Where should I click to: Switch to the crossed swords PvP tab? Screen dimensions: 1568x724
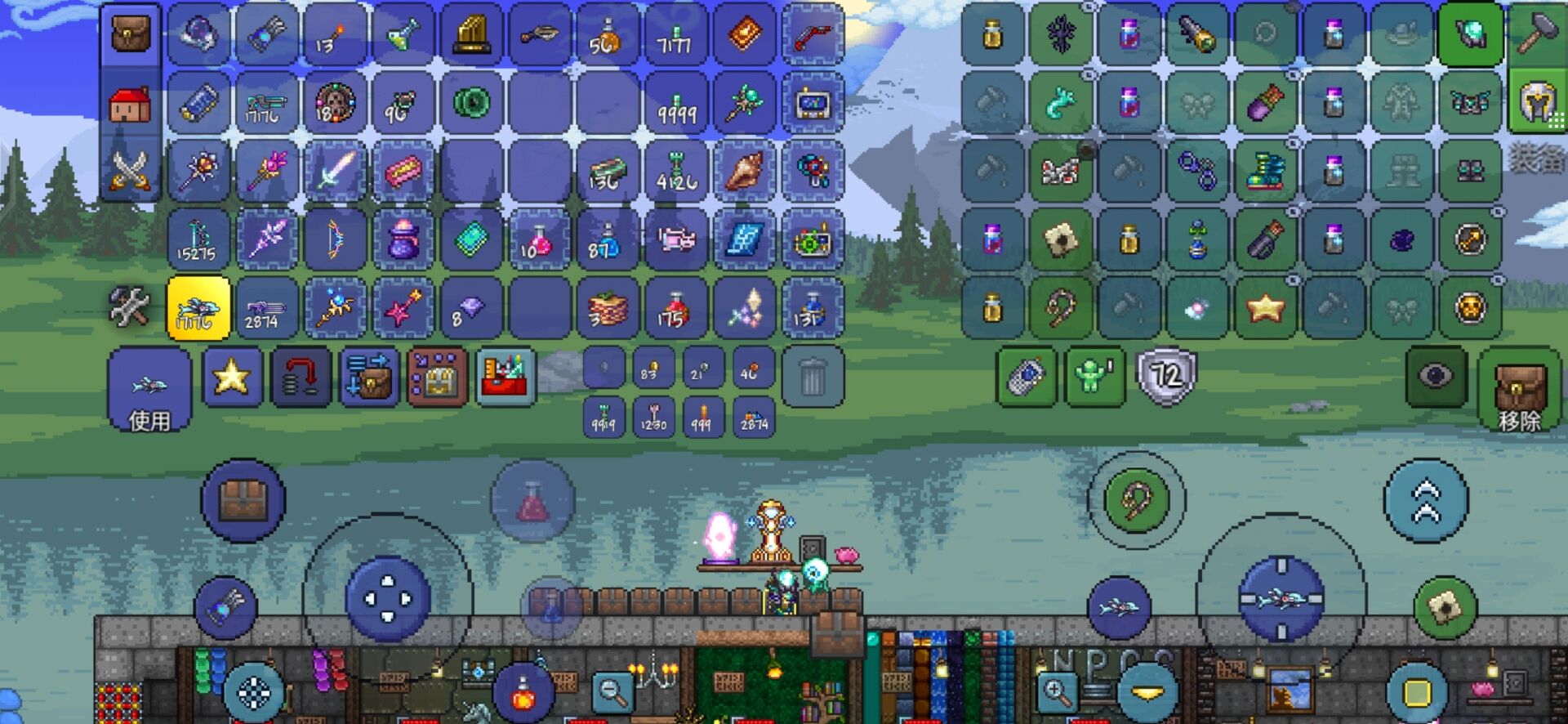pos(130,171)
